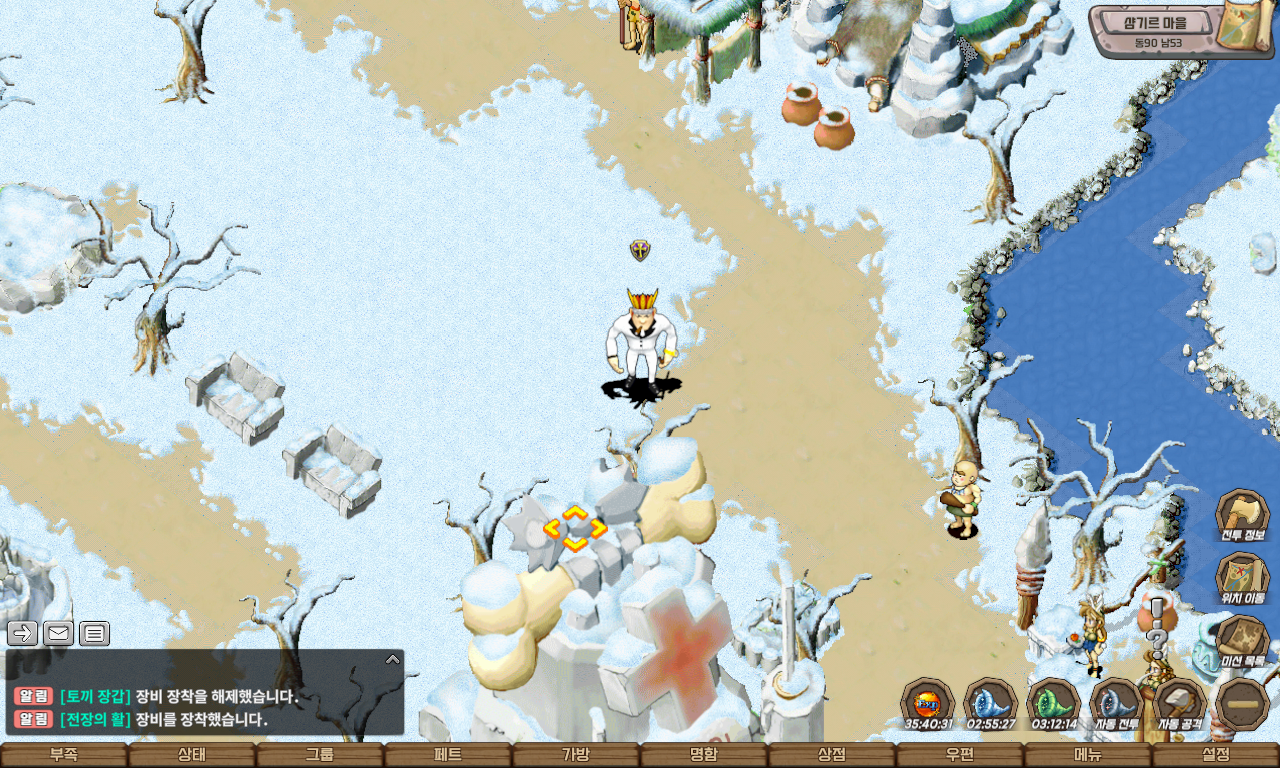Open the 부족 (Tribe) menu
The height and width of the screenshot is (768, 1280).
(64, 755)
